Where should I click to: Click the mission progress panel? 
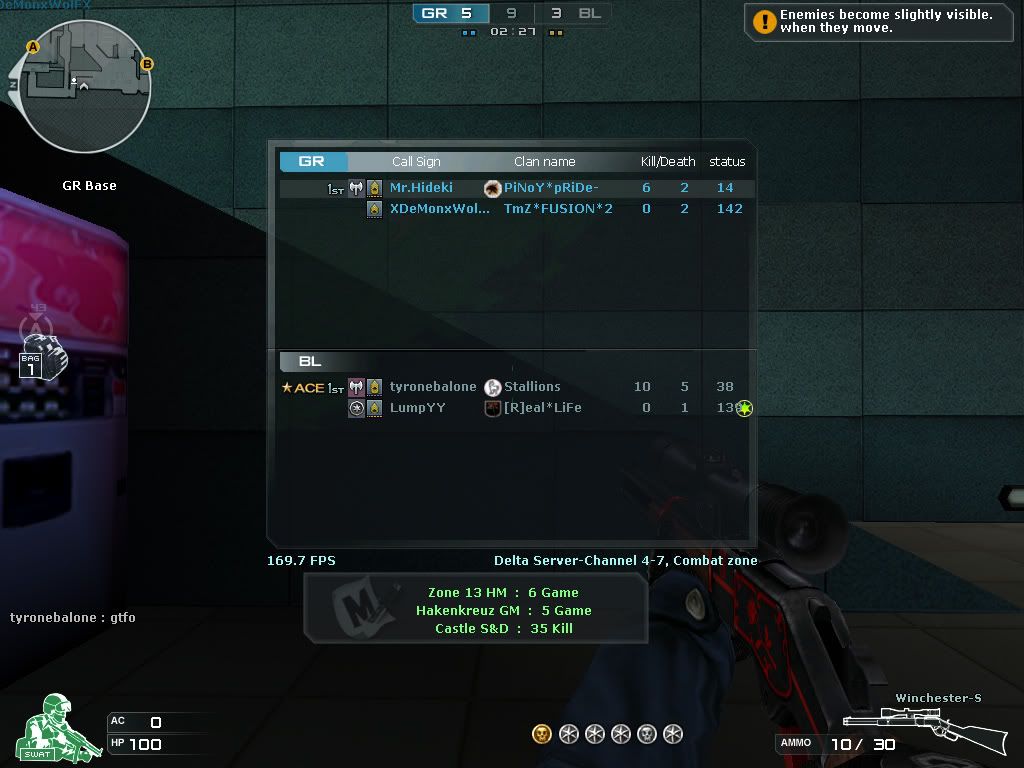(x=476, y=610)
